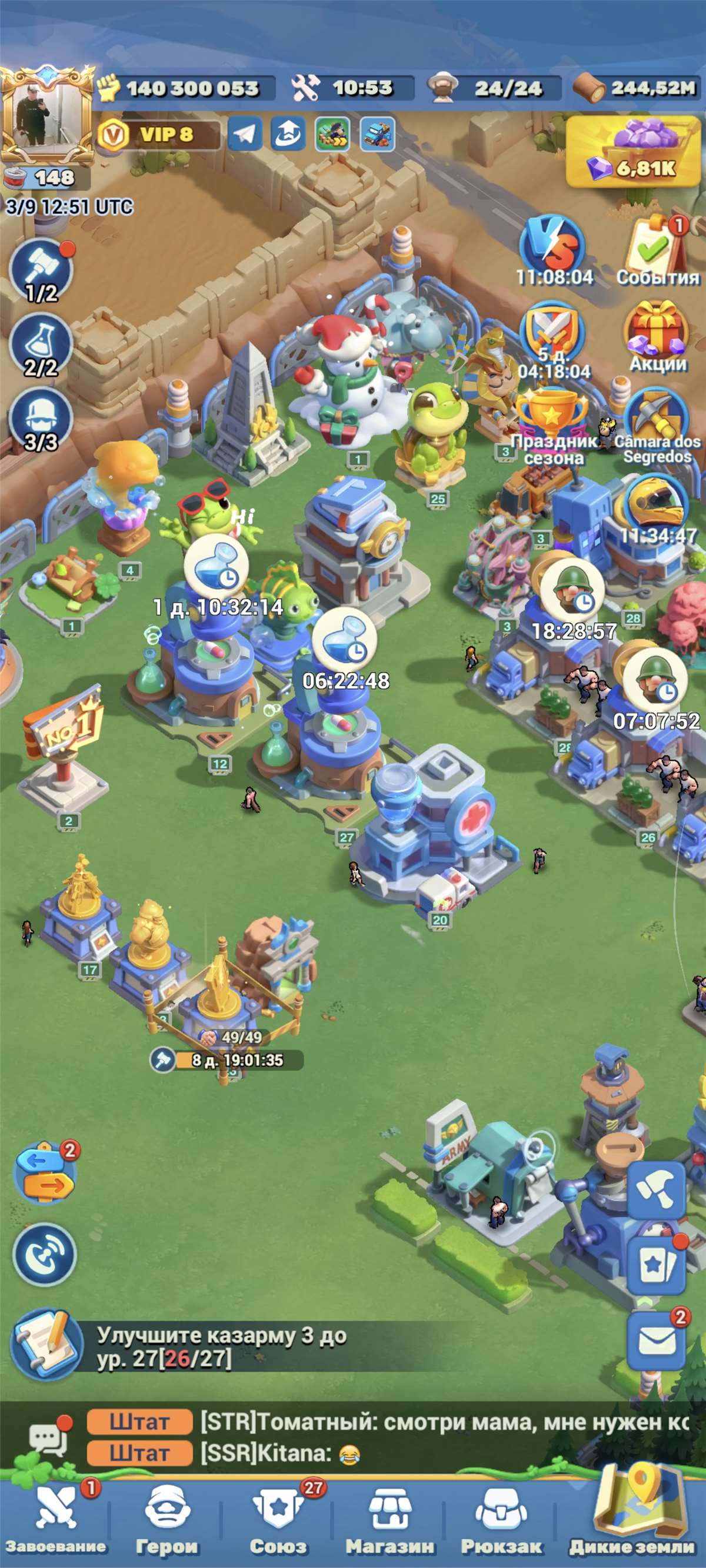
Task: Open the purple diamond shop
Action: [634, 152]
